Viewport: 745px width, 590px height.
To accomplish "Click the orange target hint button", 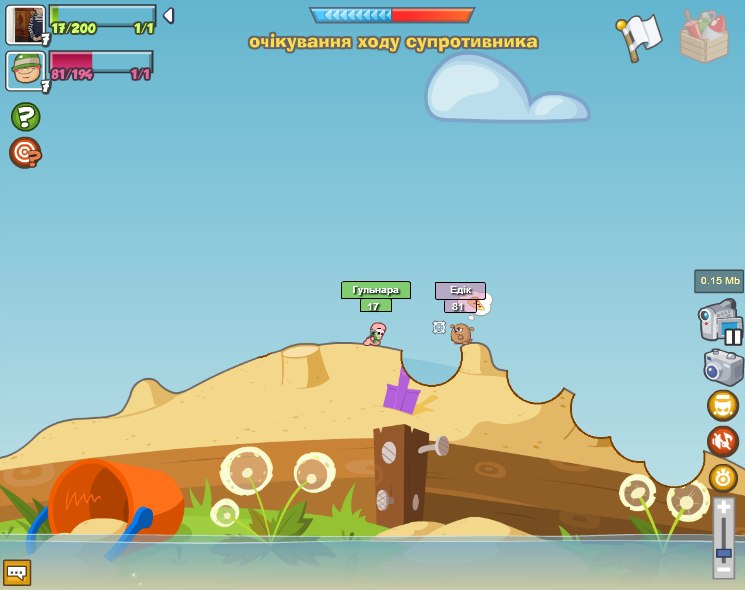I will pyautogui.click(x=25, y=153).
